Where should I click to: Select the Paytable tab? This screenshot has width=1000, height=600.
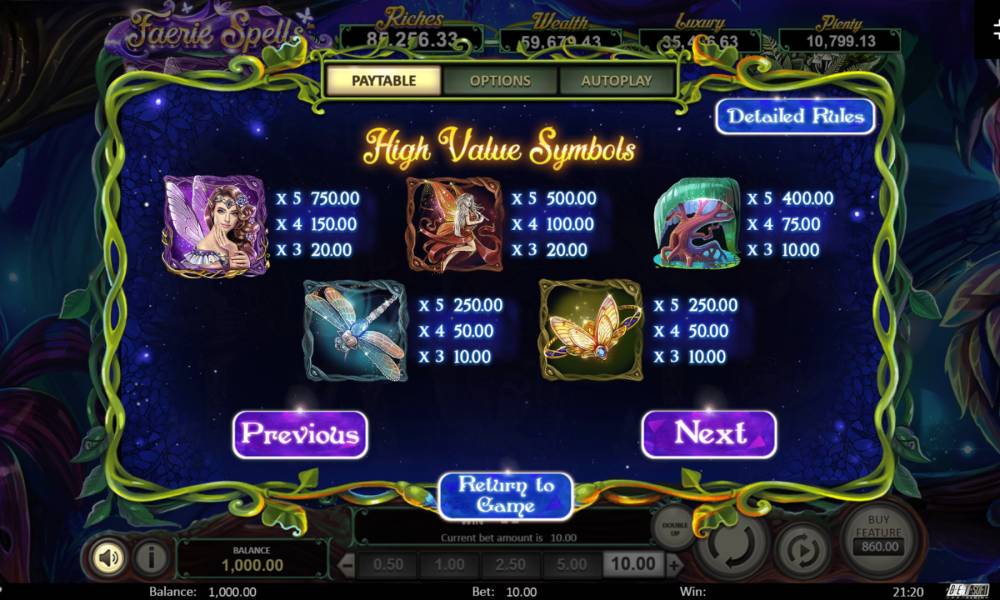point(383,81)
